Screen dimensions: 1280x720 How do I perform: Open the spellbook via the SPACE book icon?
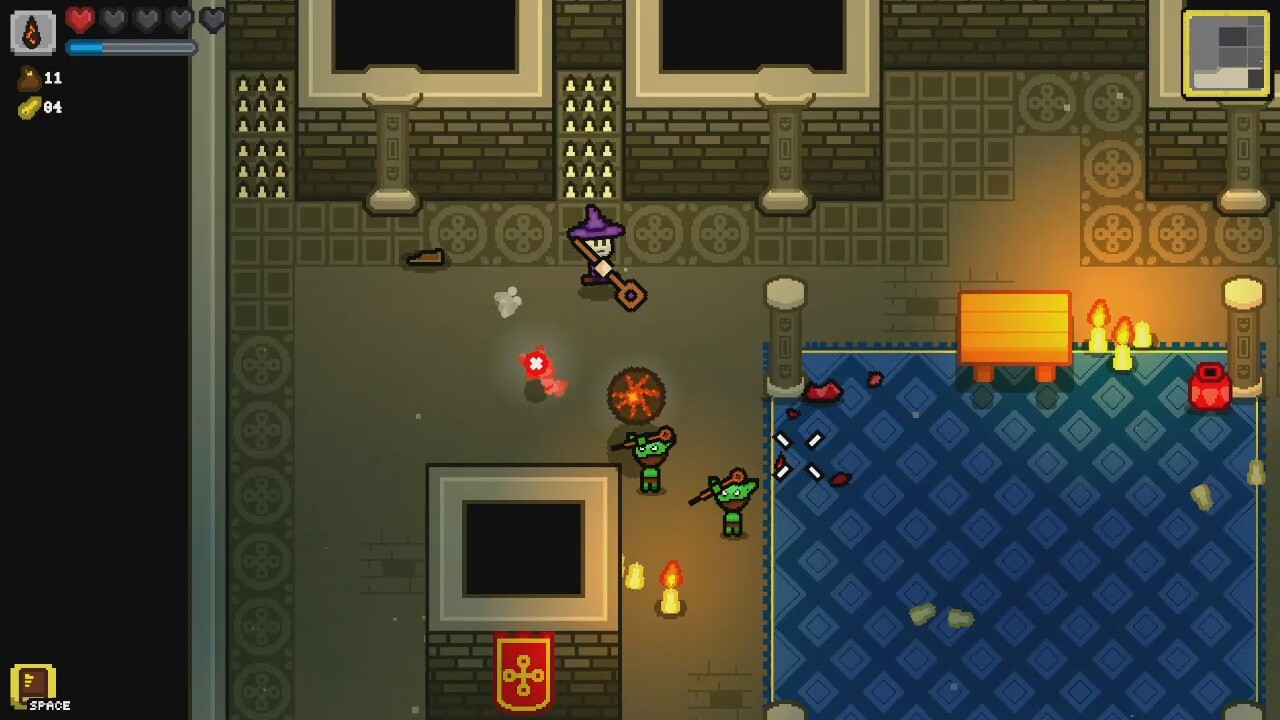tap(32, 684)
